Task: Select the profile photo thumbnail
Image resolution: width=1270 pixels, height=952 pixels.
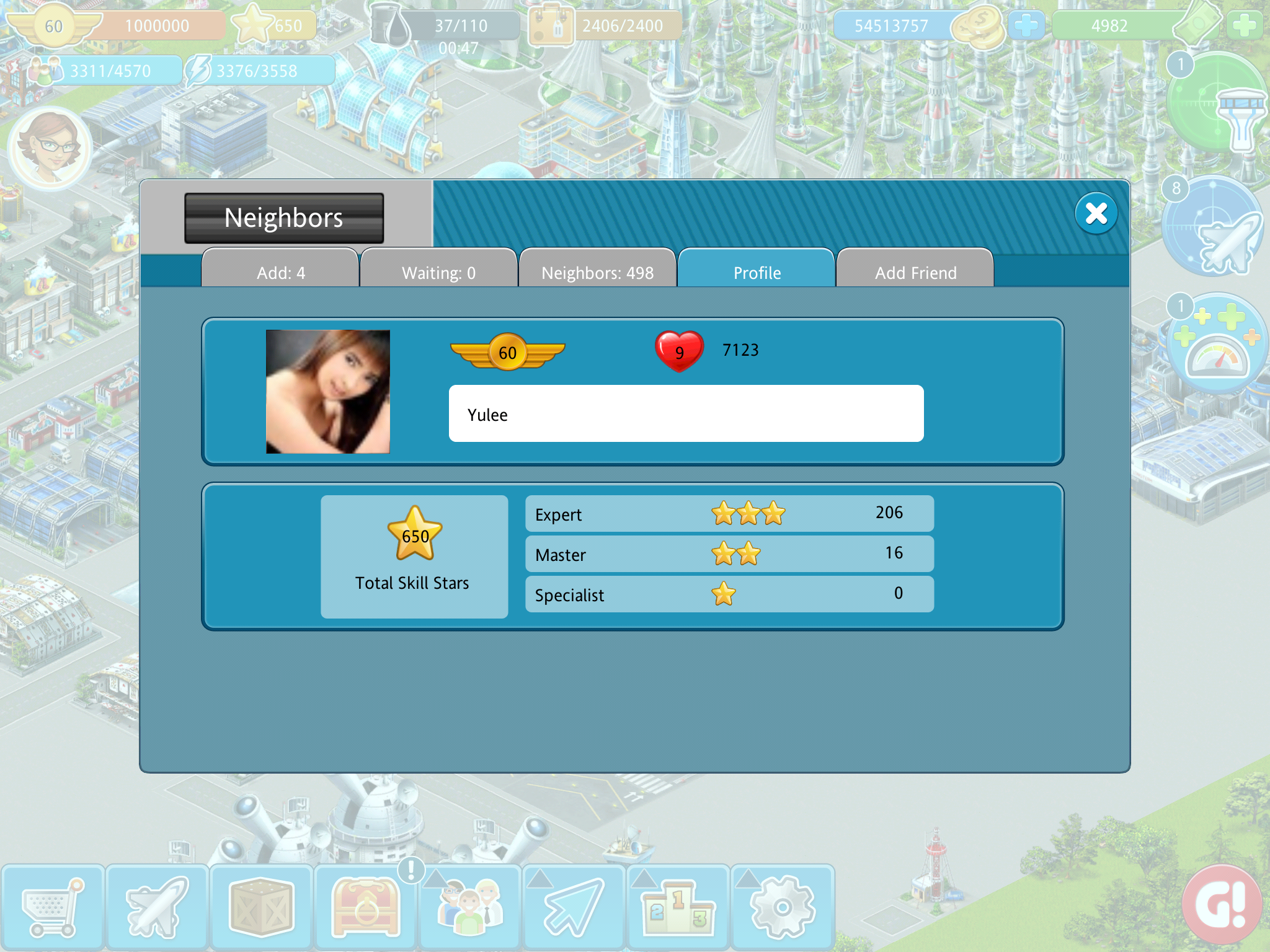Action: pyautogui.click(x=328, y=392)
